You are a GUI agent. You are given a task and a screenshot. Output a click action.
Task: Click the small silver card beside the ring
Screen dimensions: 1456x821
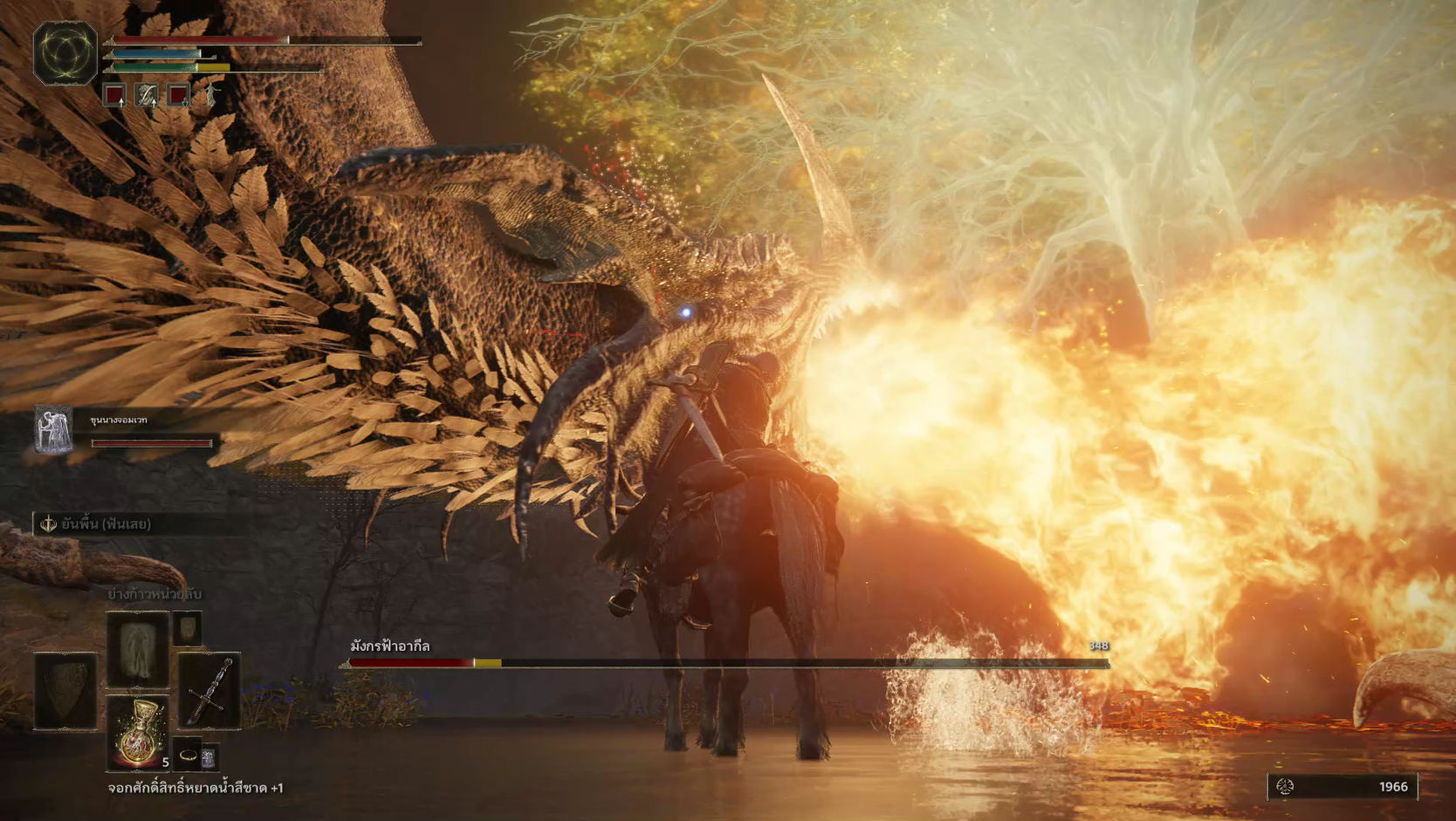click(209, 757)
